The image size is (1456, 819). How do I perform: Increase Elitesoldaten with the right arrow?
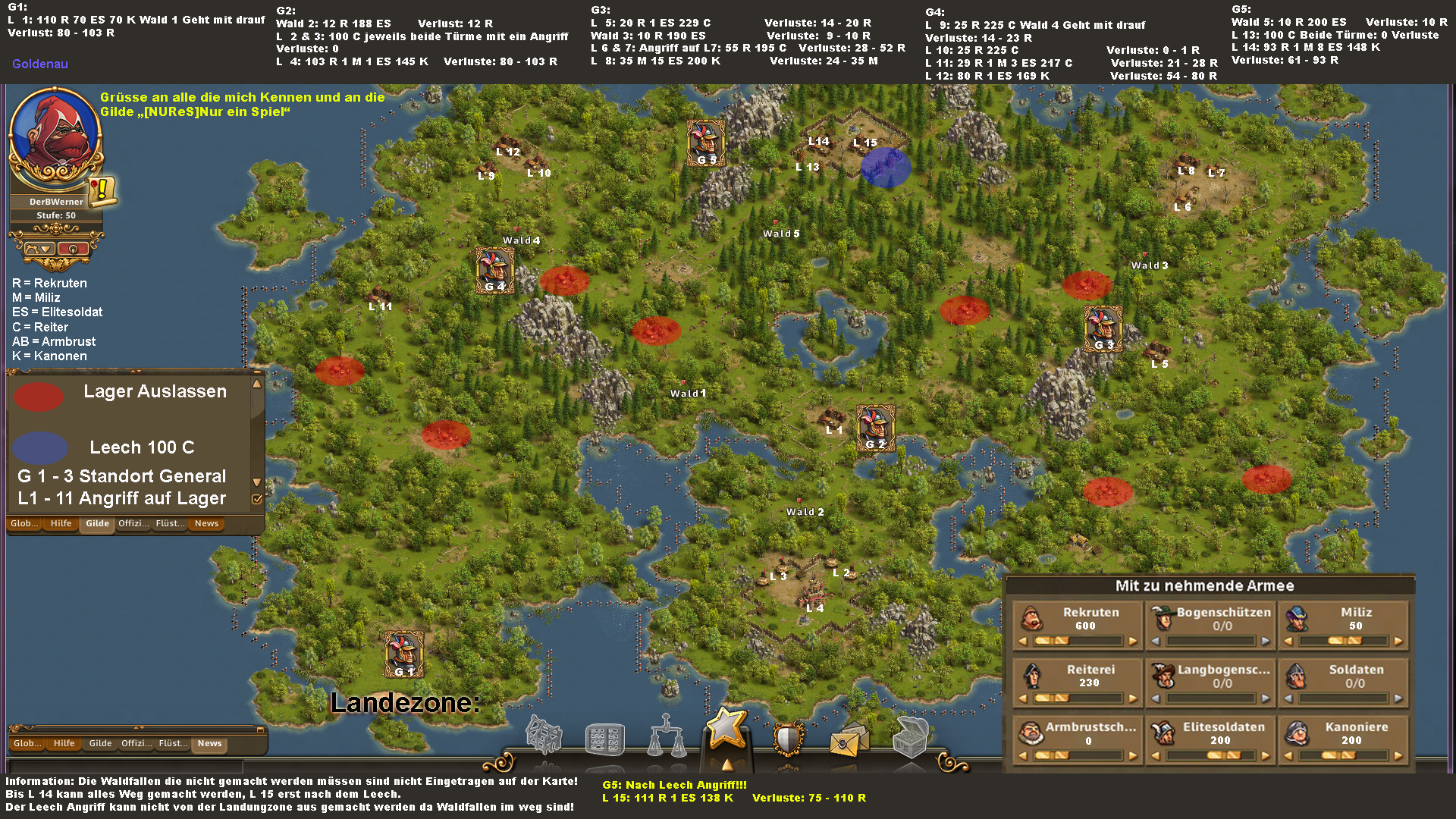(1266, 755)
